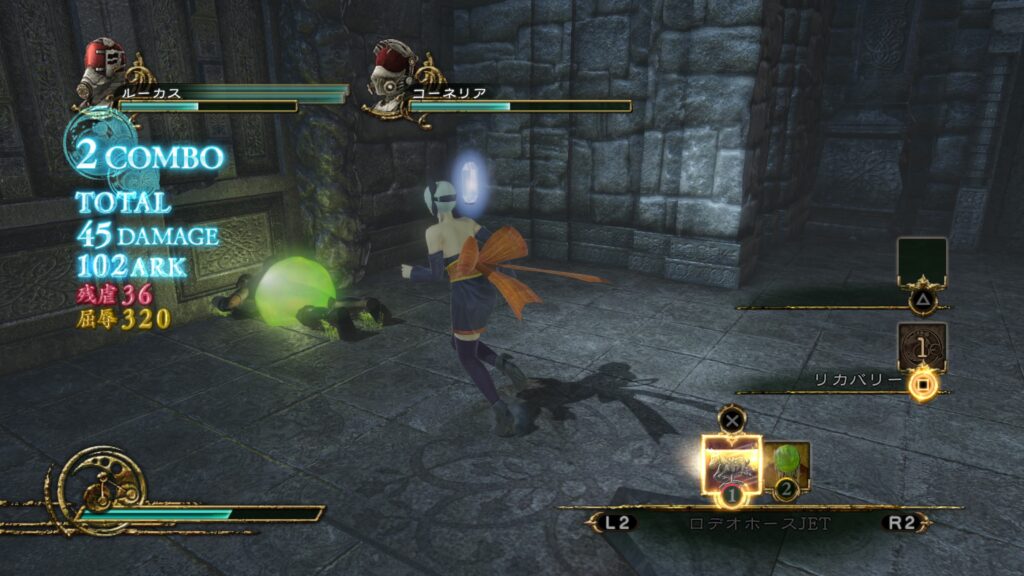This screenshot has width=1024, height=576.
Task: Select the empty skill slot above リカバリー
Action: click(x=922, y=262)
